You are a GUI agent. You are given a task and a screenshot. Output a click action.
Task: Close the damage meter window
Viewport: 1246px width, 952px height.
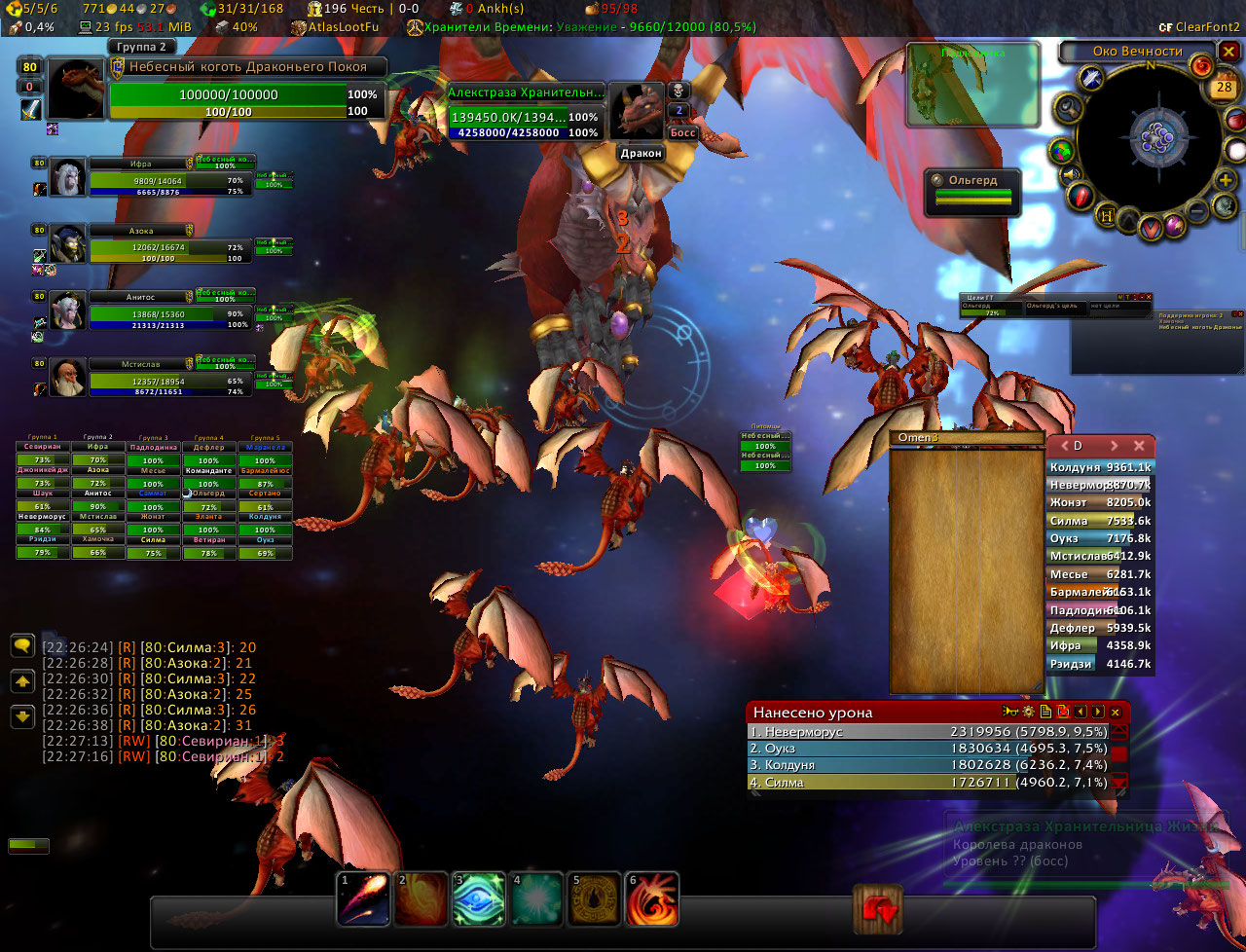click(1116, 713)
